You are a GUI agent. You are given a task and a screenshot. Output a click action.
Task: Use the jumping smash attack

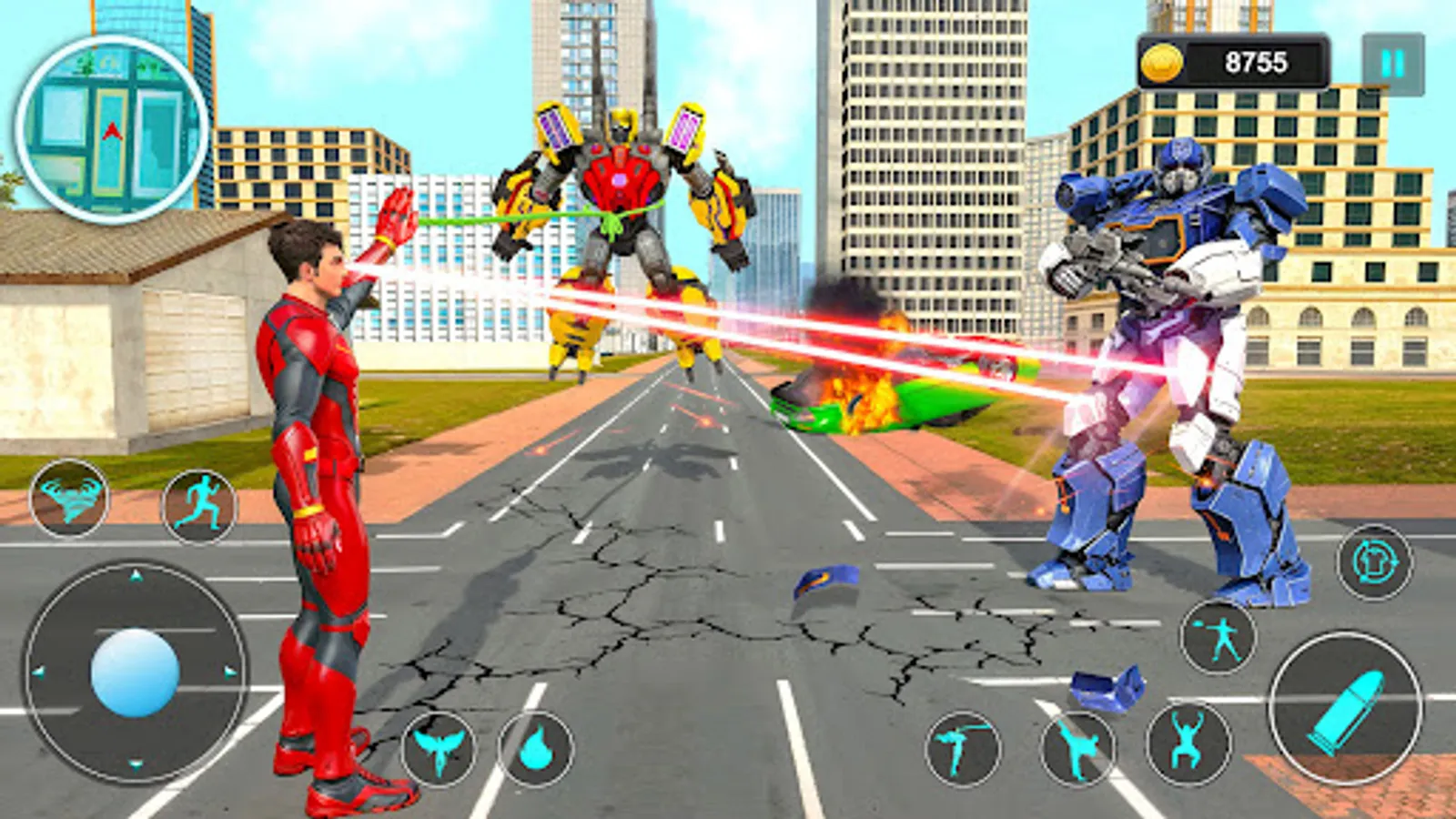pyautogui.click(x=1188, y=747)
